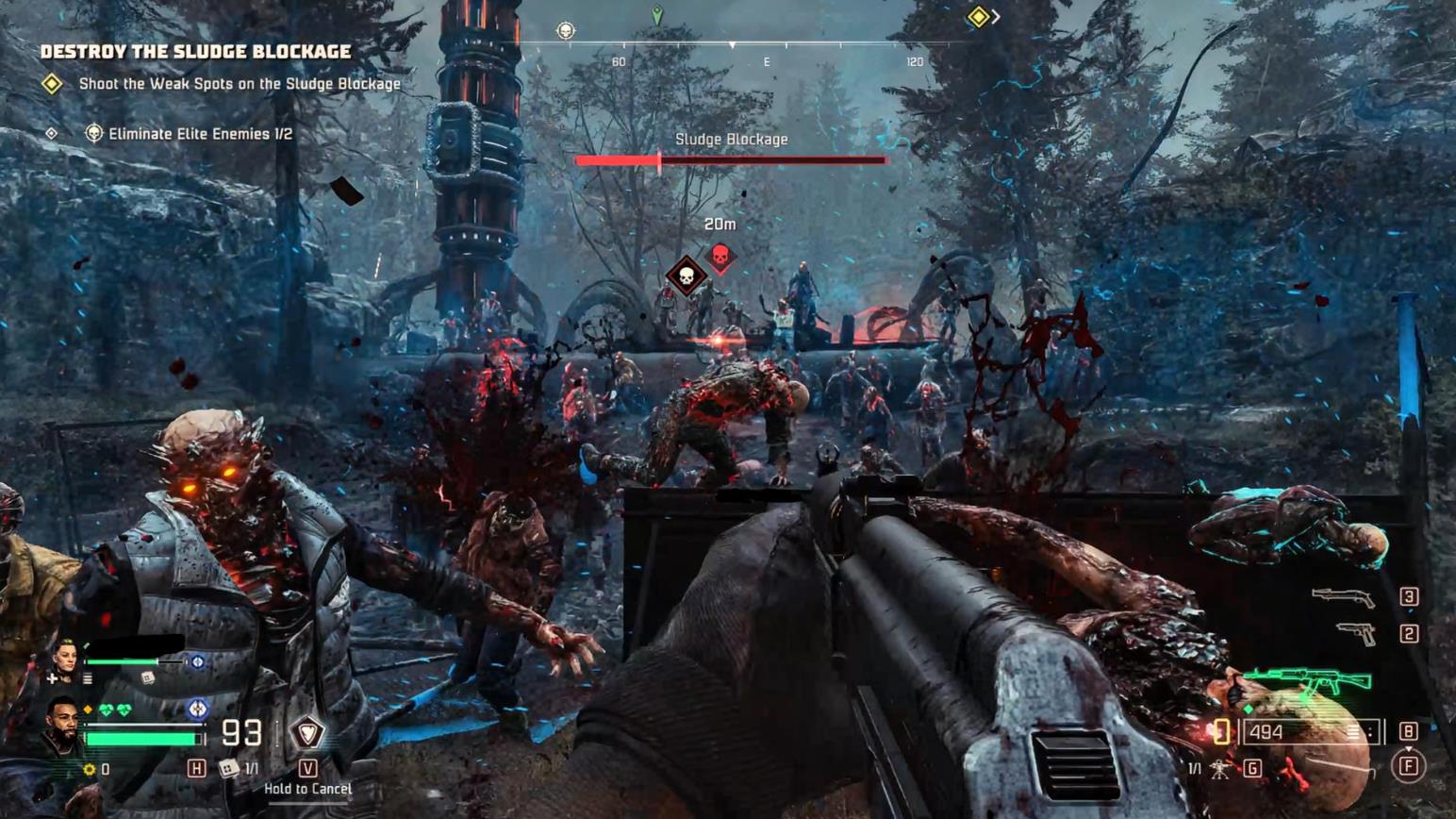Click the Destroy the Sludge Blockage objective
The height and width of the screenshot is (819, 1456).
point(195,52)
